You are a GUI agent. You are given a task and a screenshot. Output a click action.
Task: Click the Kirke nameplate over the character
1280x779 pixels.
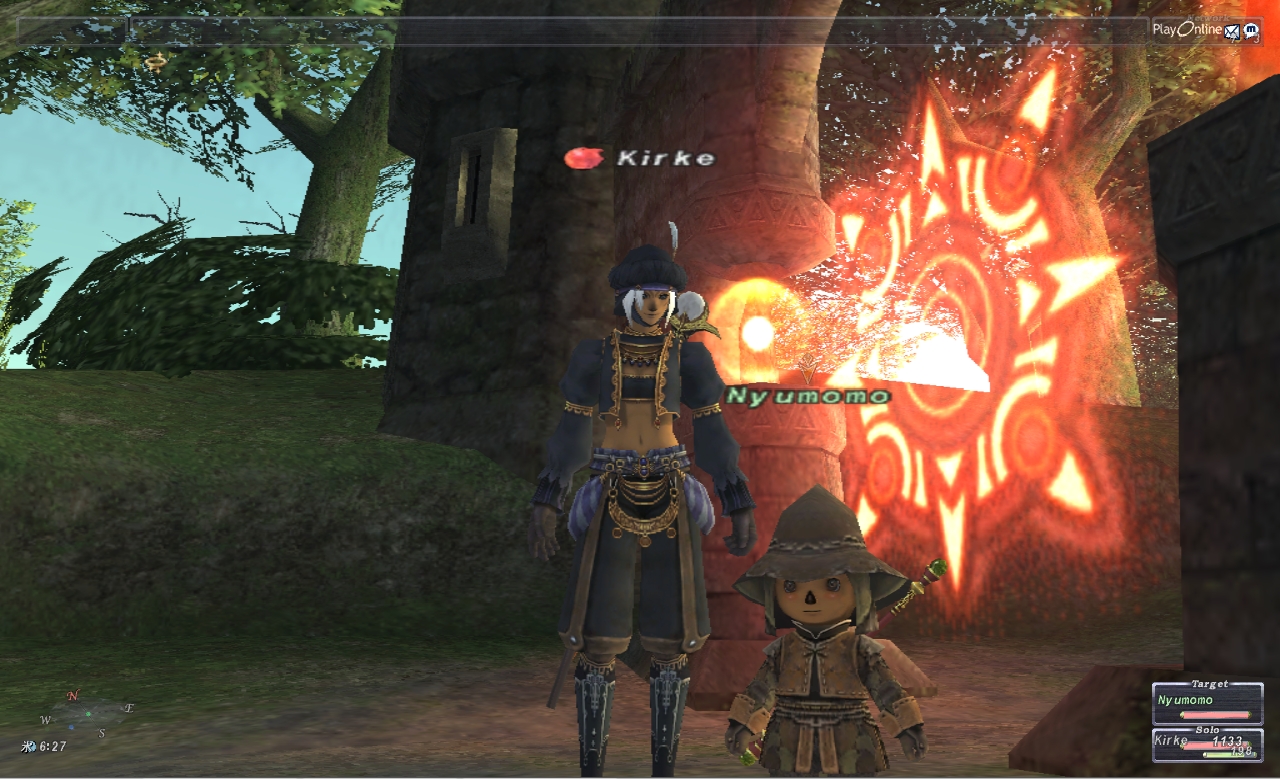pyautogui.click(x=666, y=158)
